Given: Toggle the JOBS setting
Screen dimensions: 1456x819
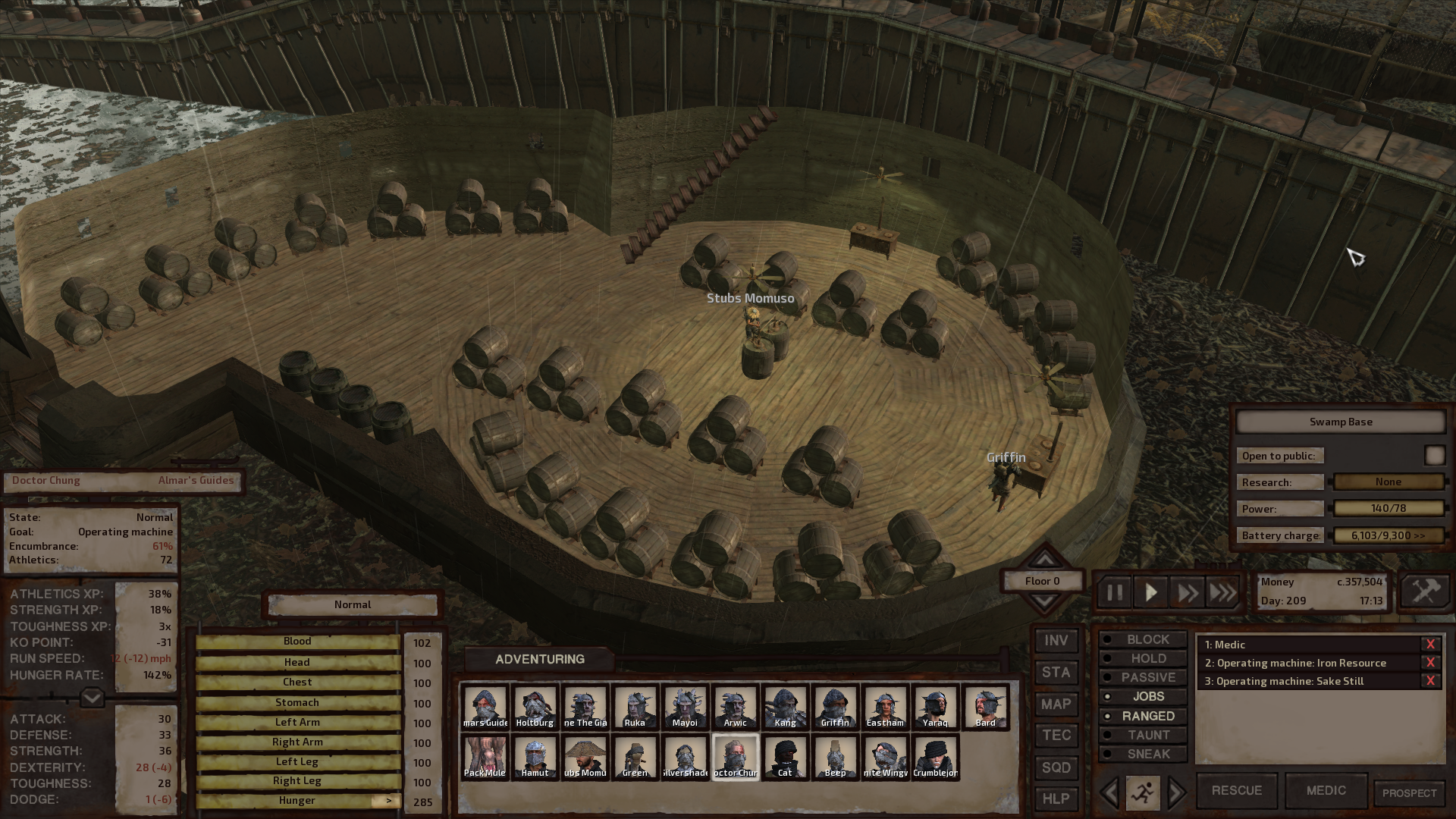Looking at the screenshot, I should click(1147, 697).
